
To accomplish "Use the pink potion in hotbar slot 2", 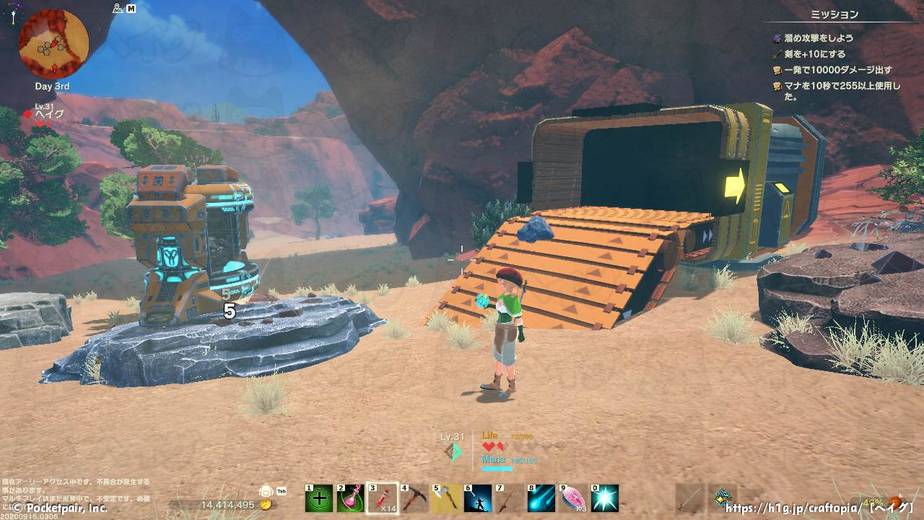I will [x=350, y=497].
